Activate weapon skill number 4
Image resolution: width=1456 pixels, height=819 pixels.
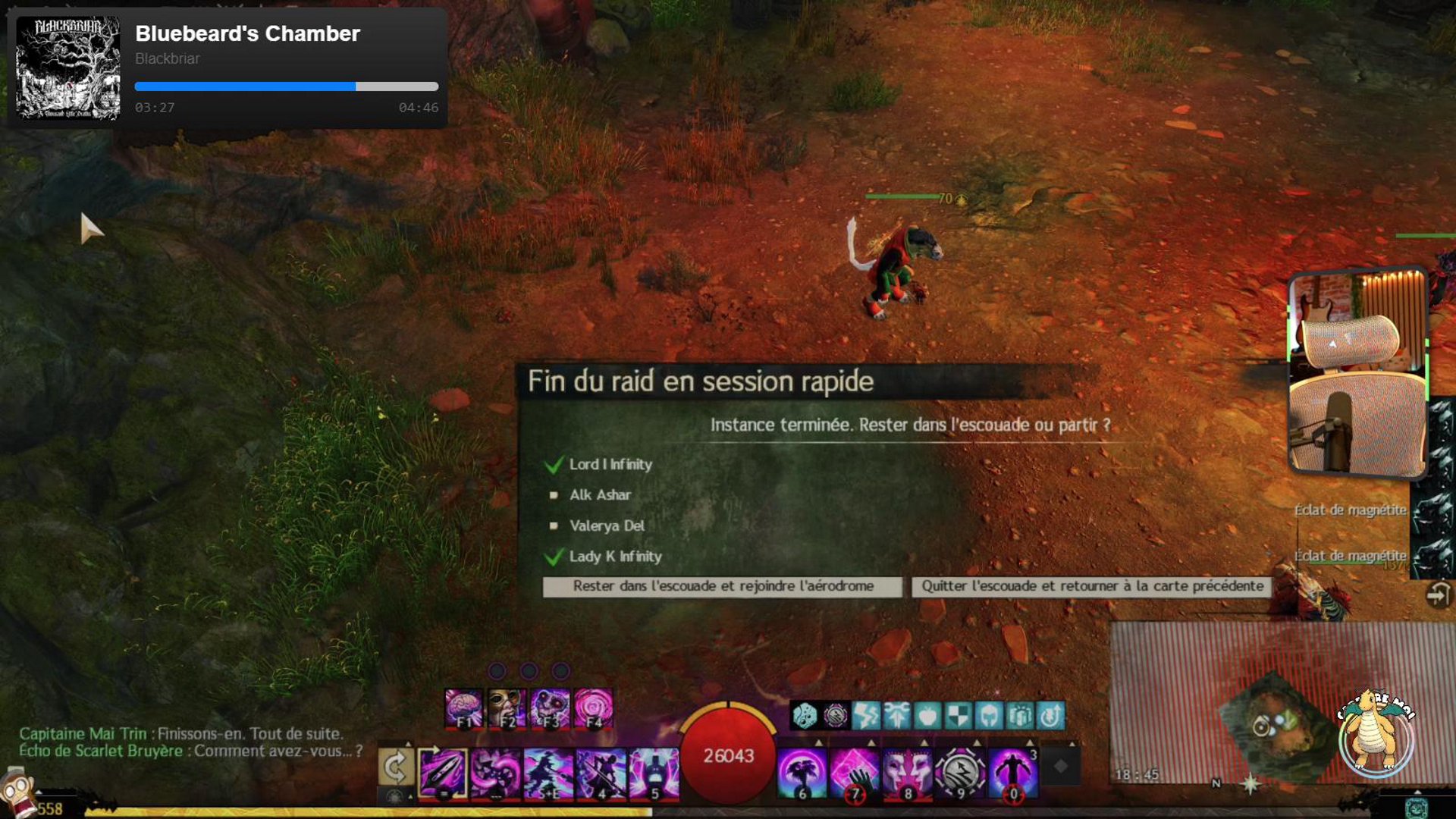pos(601,773)
